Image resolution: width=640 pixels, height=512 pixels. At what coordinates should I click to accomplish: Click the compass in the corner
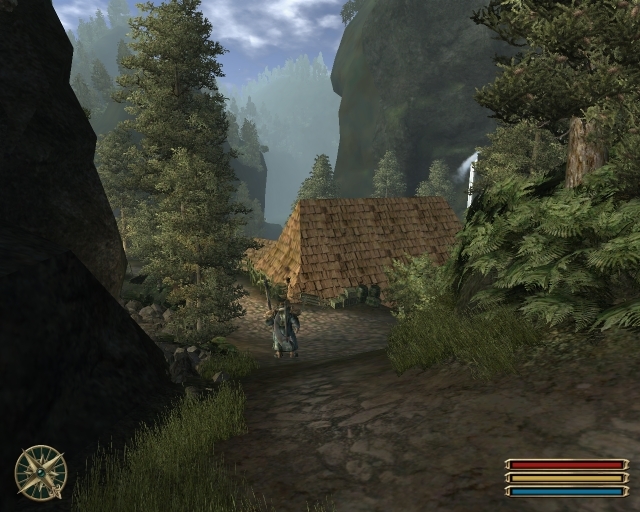pyautogui.click(x=41, y=472)
